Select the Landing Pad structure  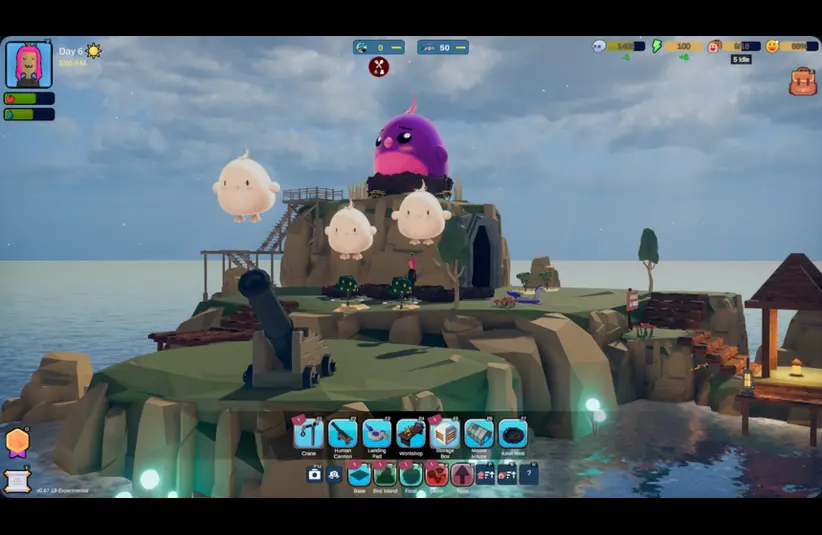pos(376,433)
